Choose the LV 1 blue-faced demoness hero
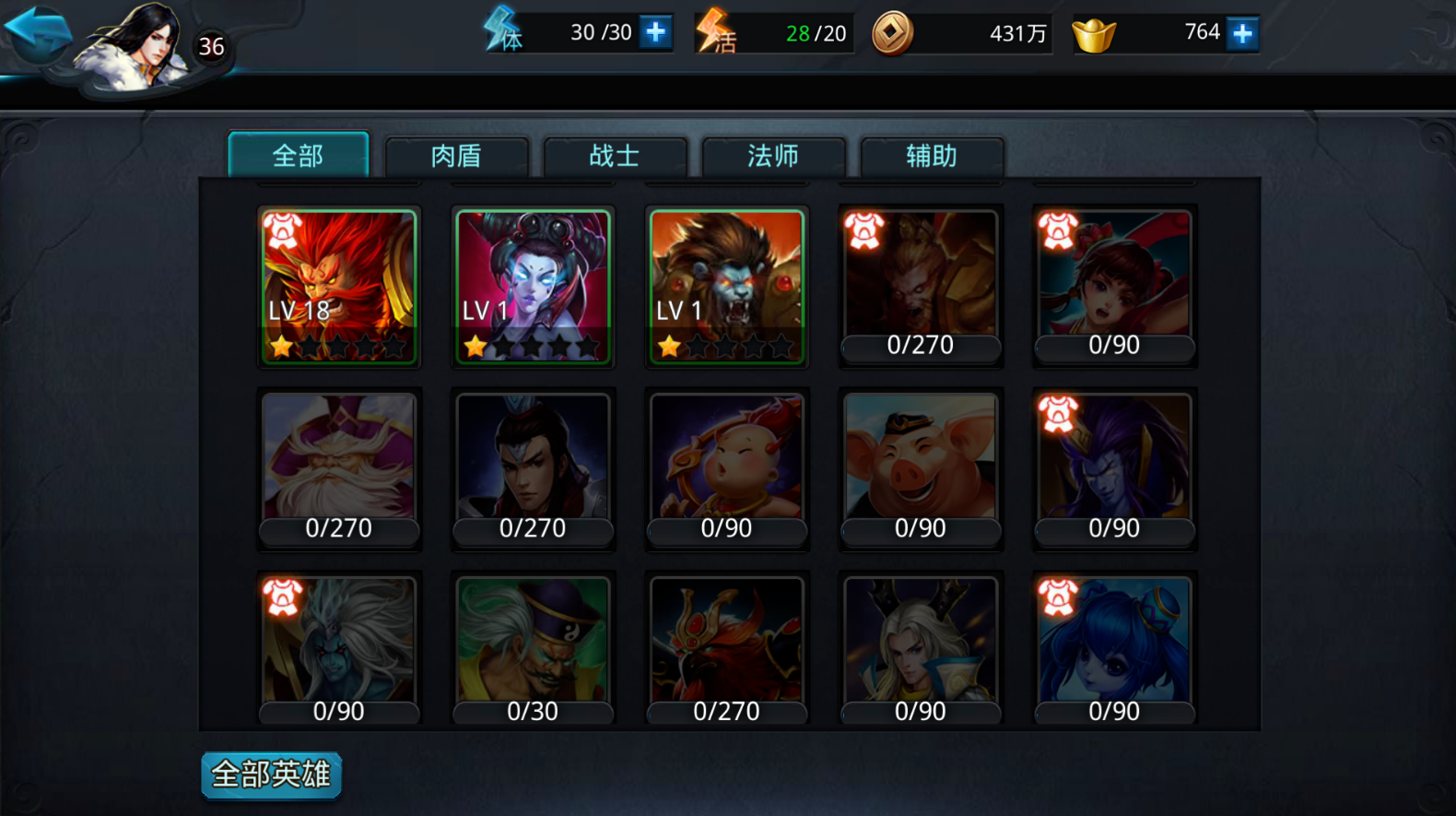This screenshot has width=1456, height=816. point(533,286)
